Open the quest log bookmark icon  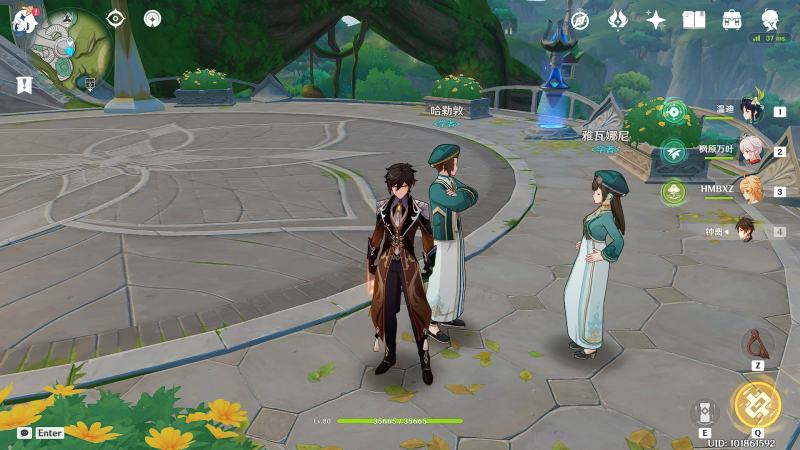(24, 86)
